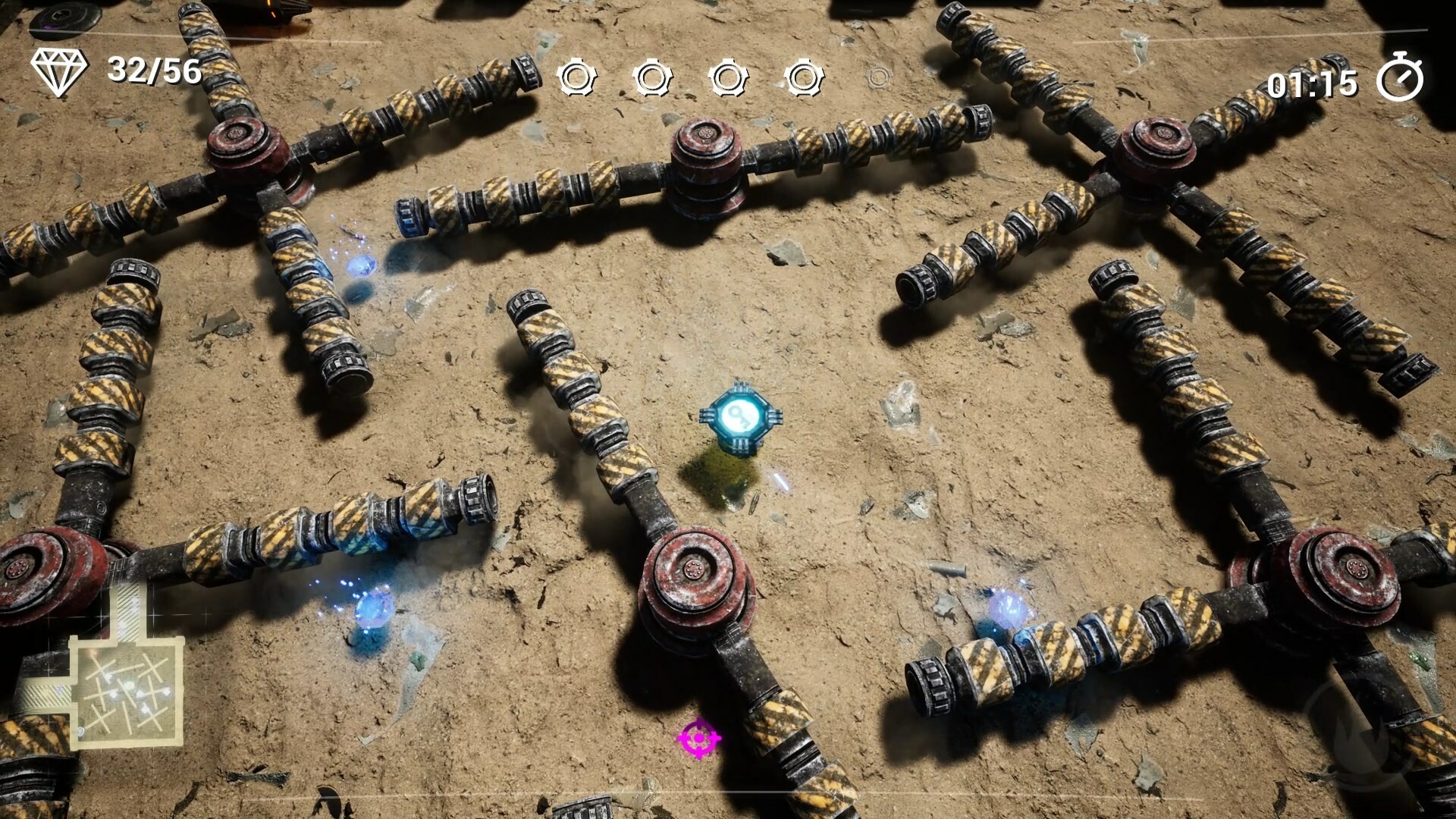This screenshot has height=819, width=1456.
Task: Select the second gear slot icon
Action: 651,76
